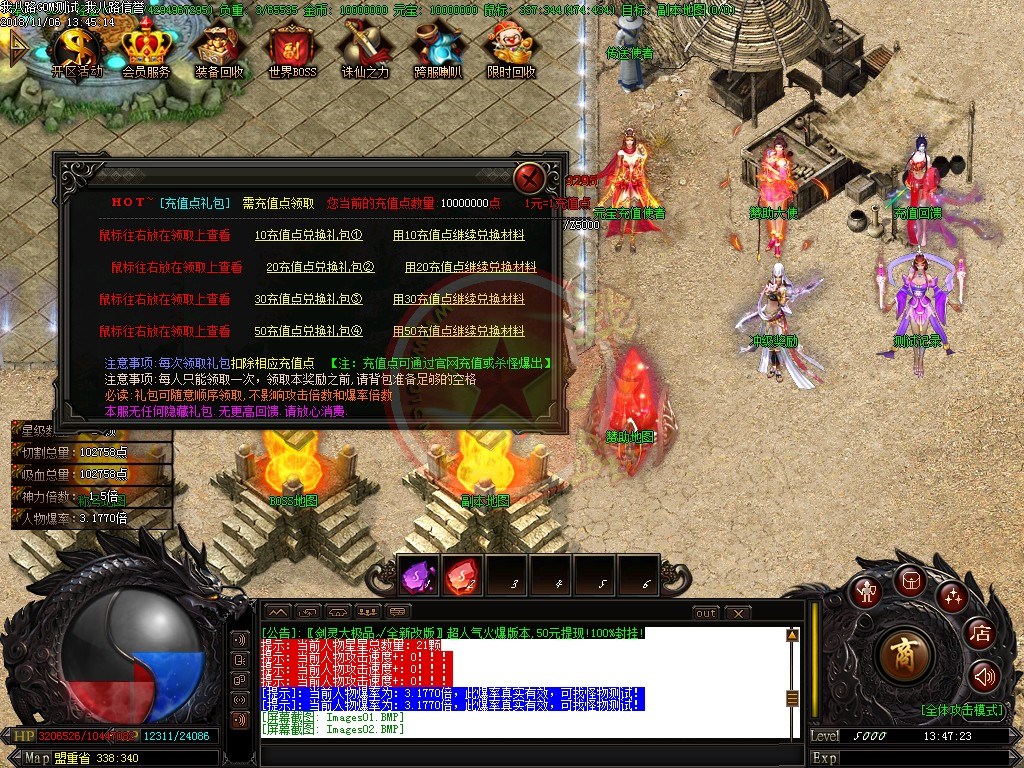1024x768 pixels.
Task: Toggle the sound speaker round button
Action: click(x=984, y=677)
